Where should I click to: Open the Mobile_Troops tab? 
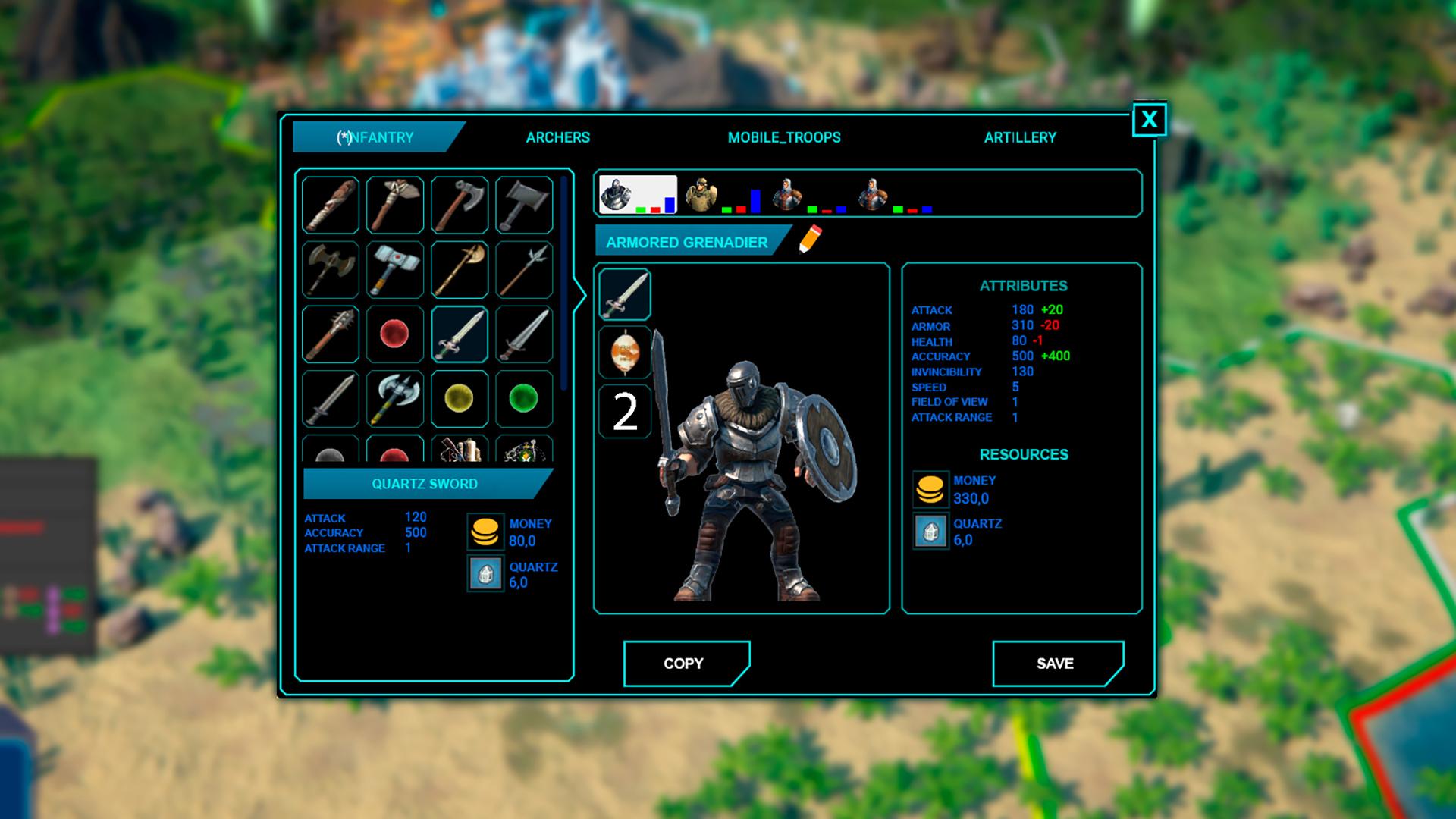pyautogui.click(x=784, y=137)
